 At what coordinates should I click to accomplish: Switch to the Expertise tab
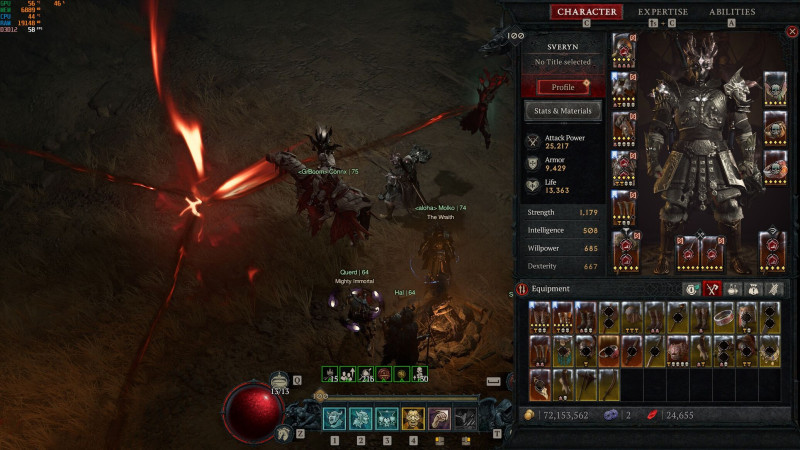(663, 12)
